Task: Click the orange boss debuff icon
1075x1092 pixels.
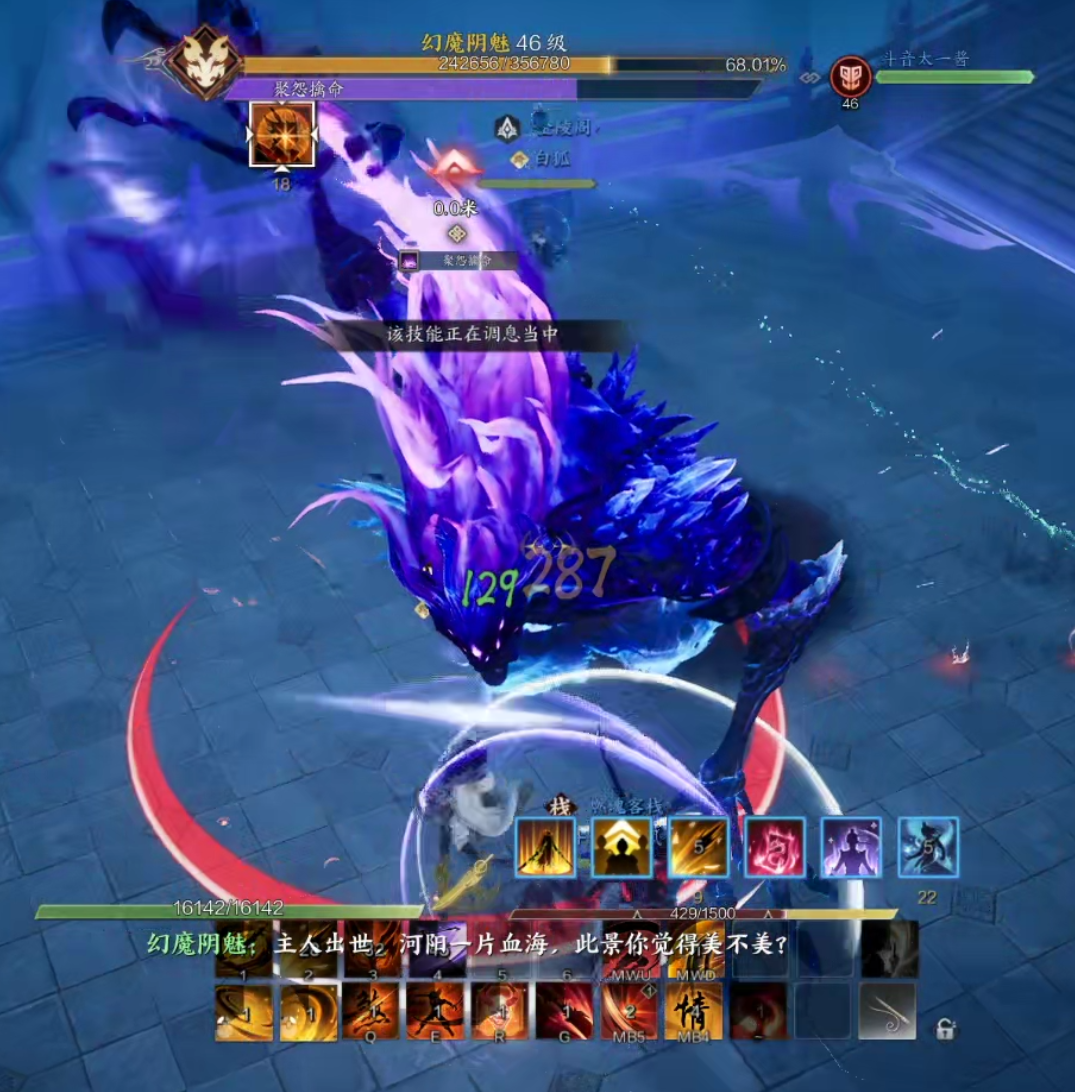Action: pyautogui.click(x=282, y=135)
